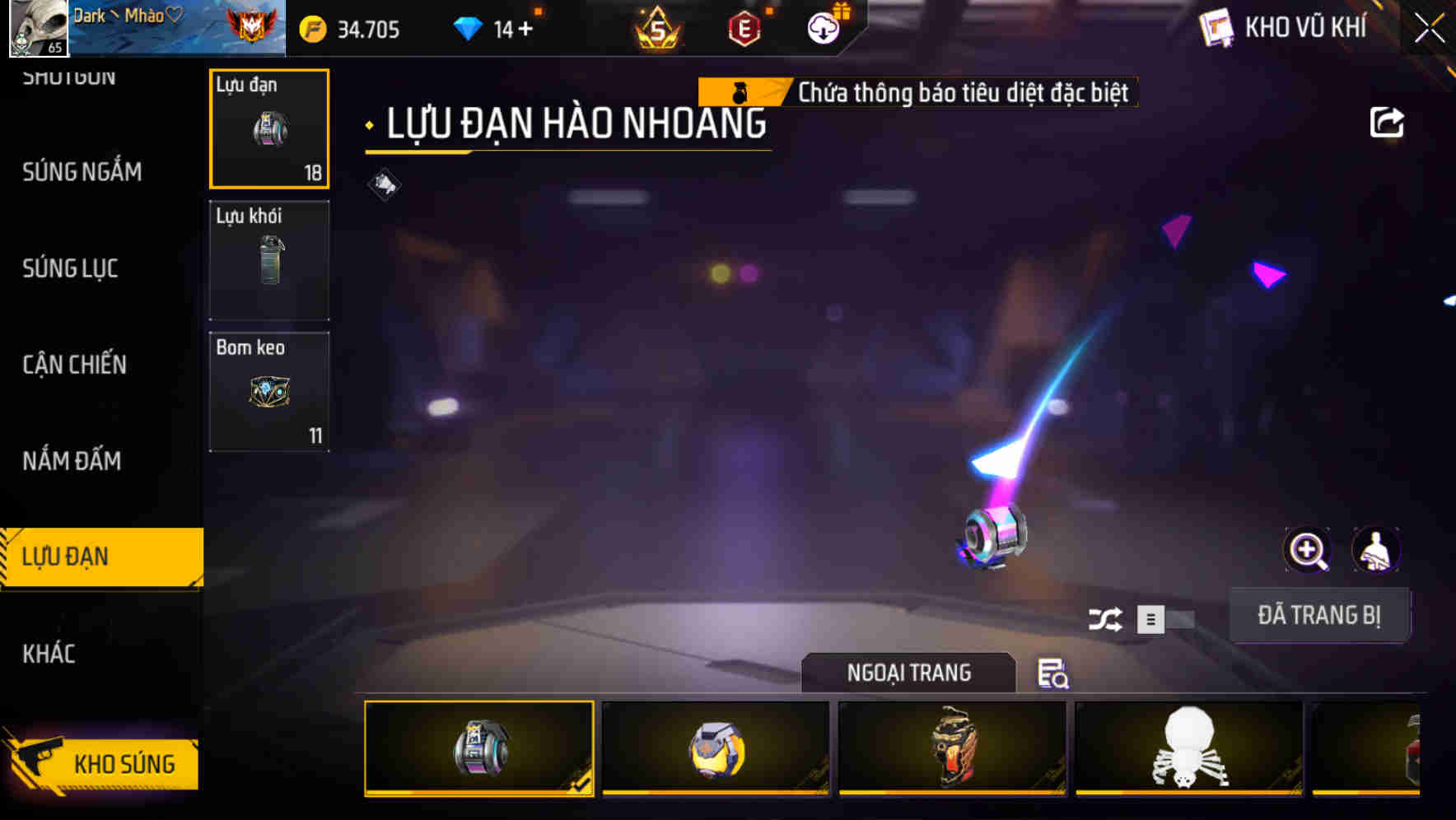
Task: Click the share icon in the top right corner
Action: pos(1388,122)
